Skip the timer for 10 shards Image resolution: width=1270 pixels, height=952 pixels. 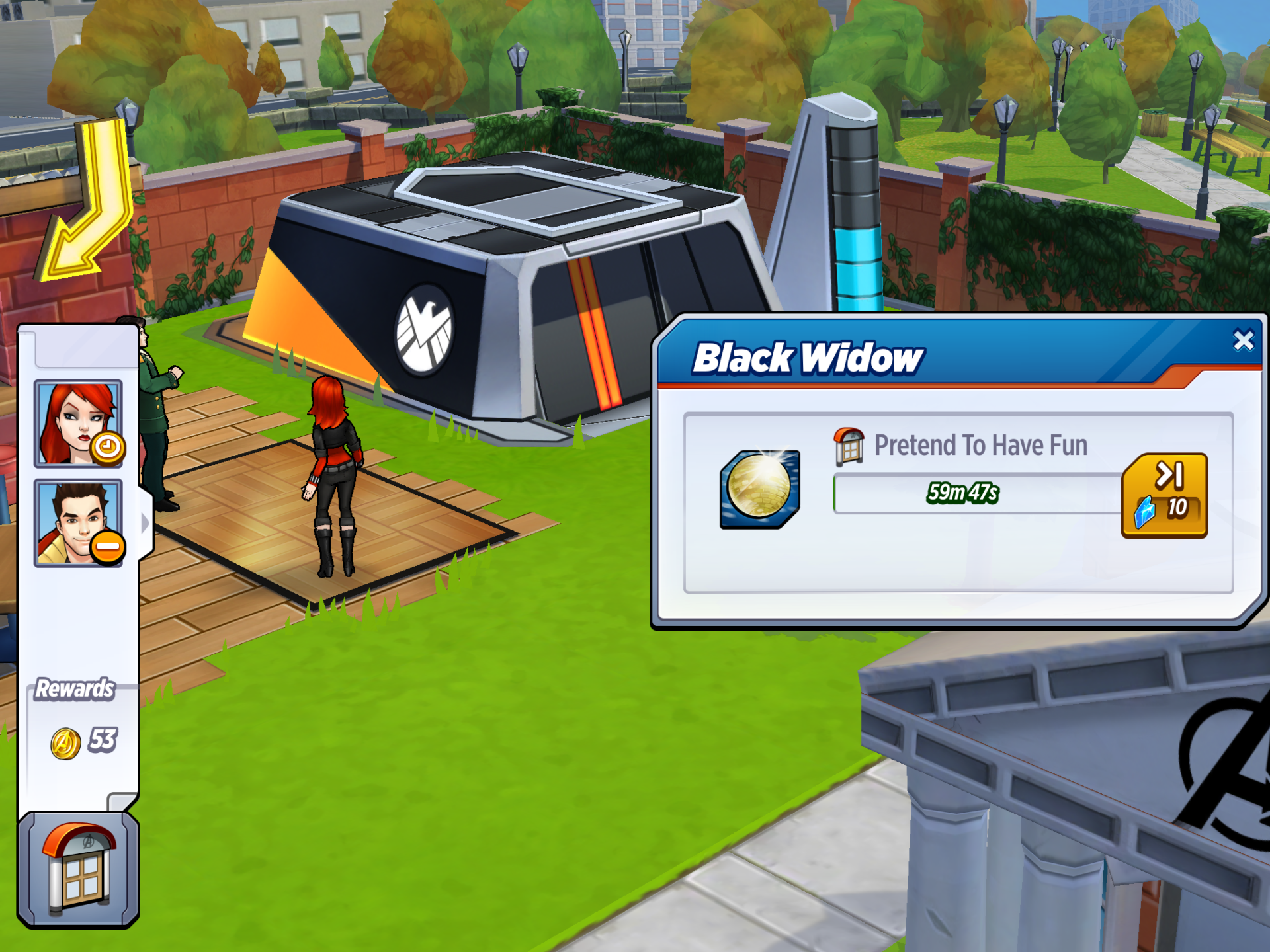click(1164, 495)
